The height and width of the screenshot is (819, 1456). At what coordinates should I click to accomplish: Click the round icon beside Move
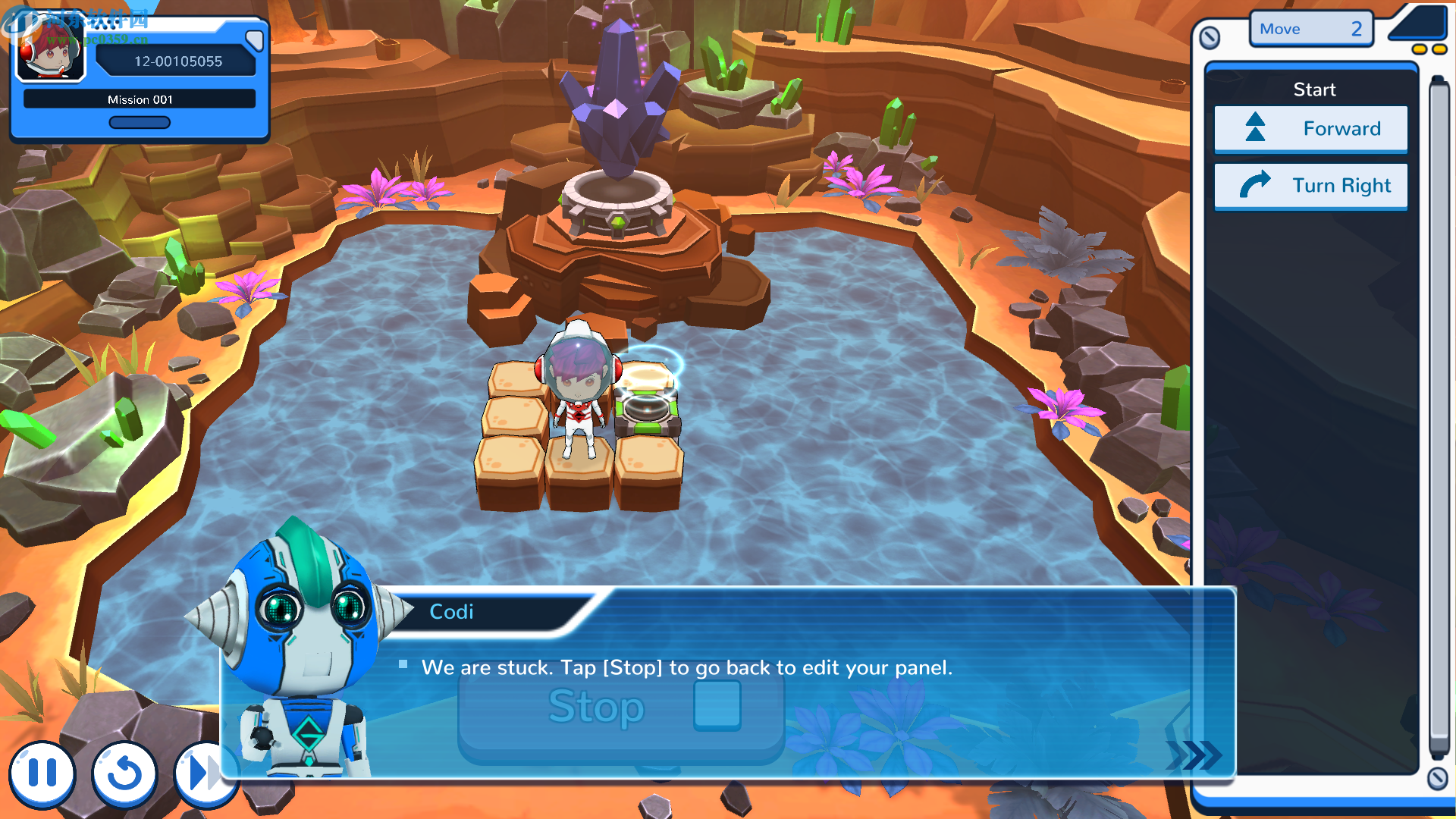pyautogui.click(x=1210, y=37)
